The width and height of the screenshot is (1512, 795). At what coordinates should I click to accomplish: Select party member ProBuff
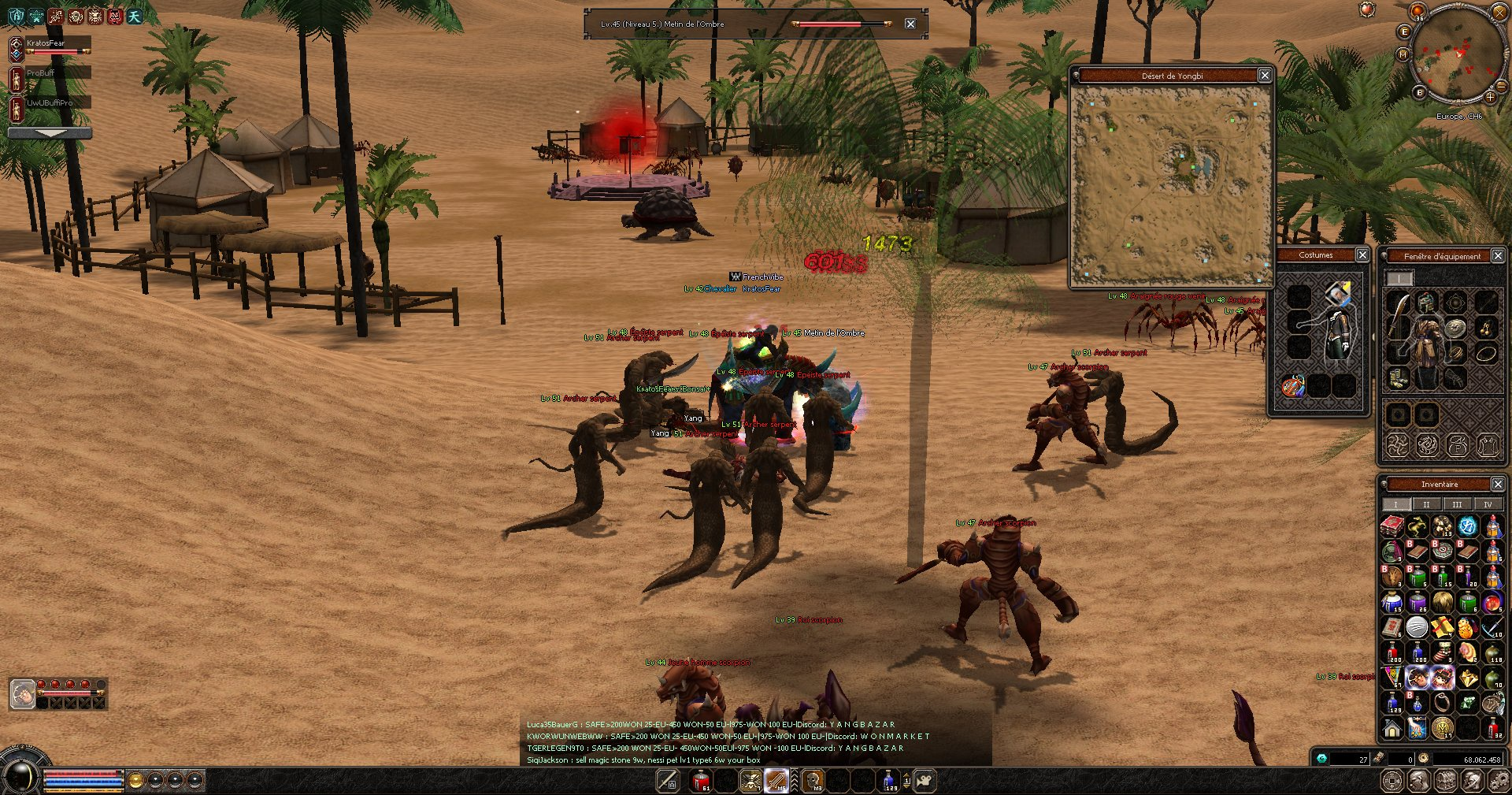57,72
